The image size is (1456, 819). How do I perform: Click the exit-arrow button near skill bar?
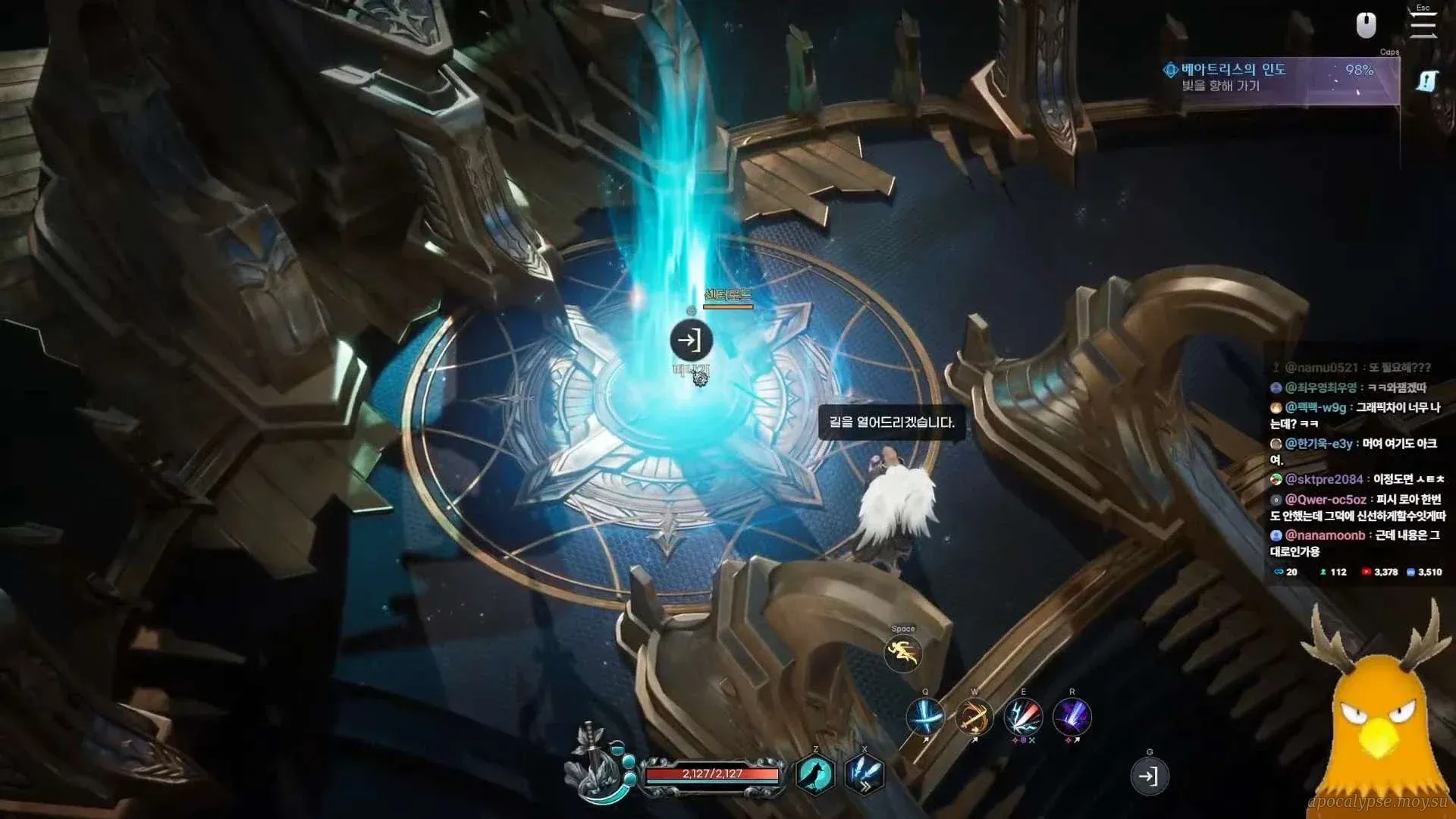[x=1149, y=777]
